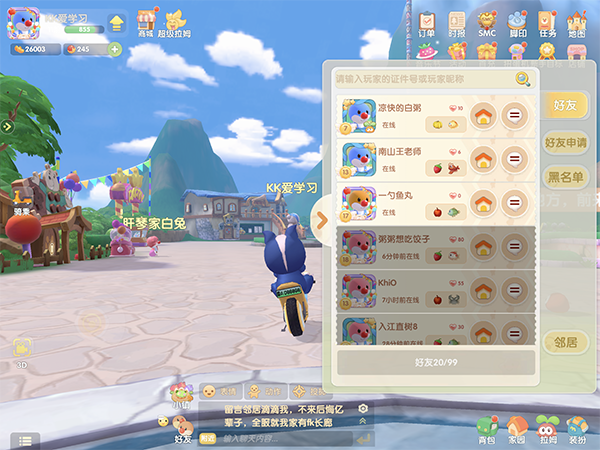
Task: Open the 地图 map icon
Action: pos(577,24)
